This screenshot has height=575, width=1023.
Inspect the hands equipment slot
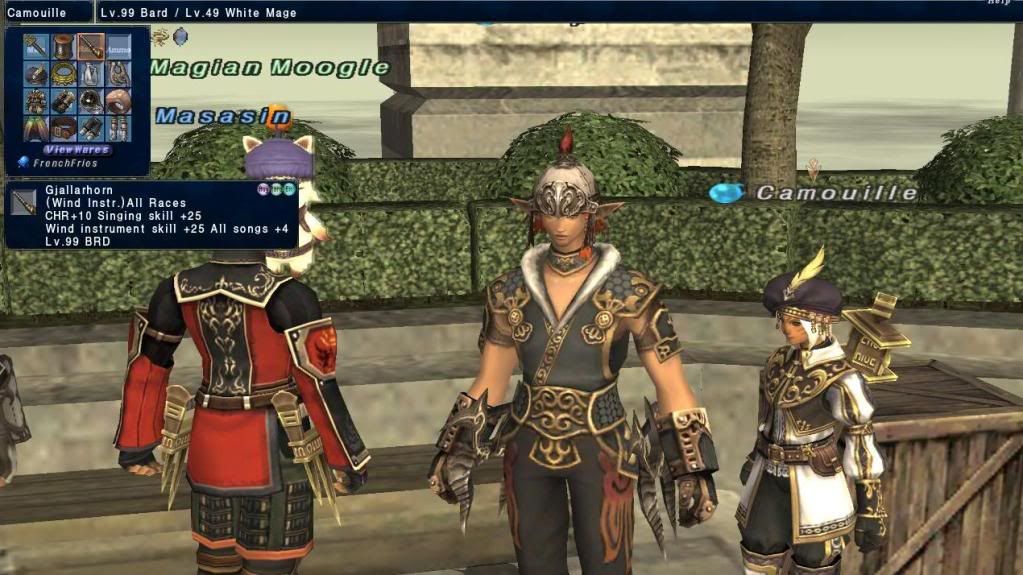(x=64, y=101)
